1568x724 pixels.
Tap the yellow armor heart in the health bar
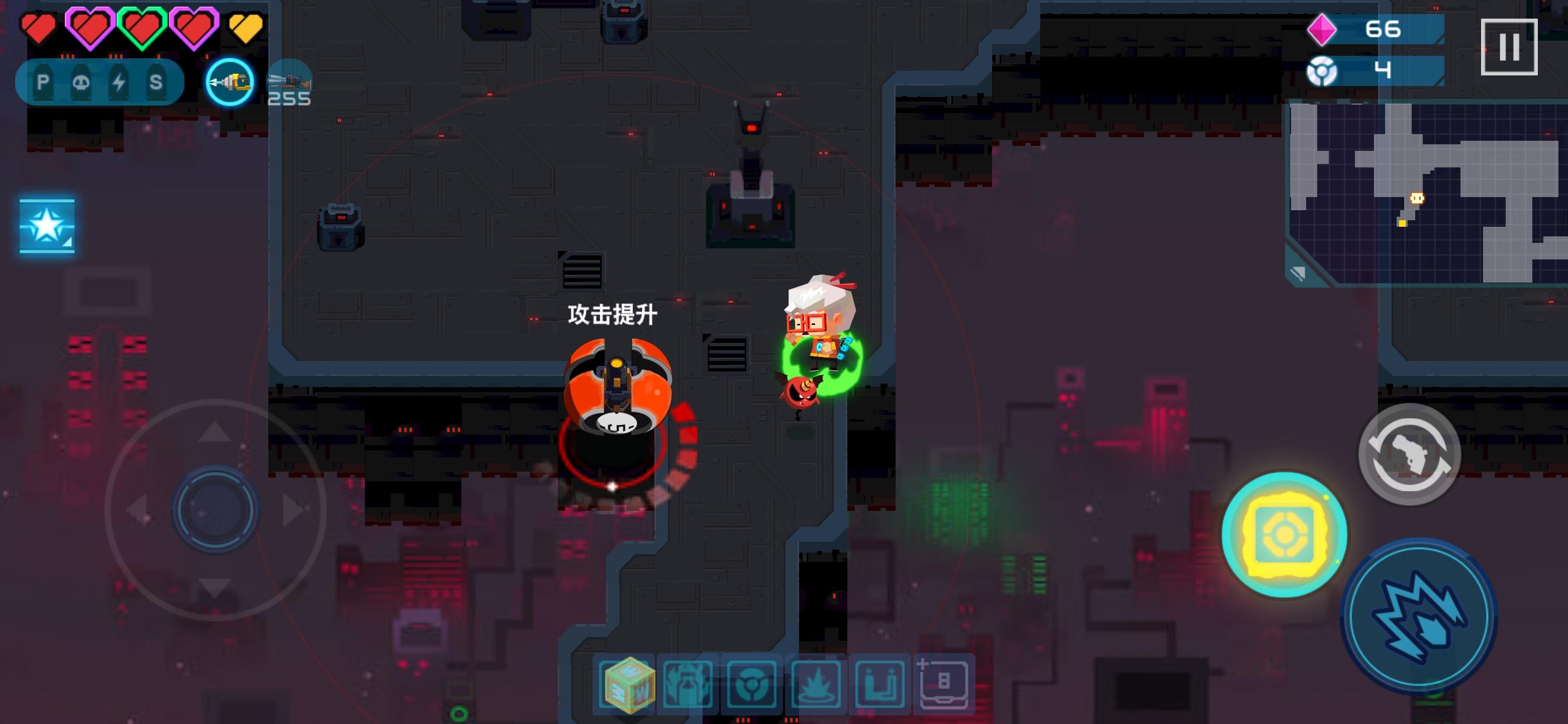pyautogui.click(x=246, y=27)
